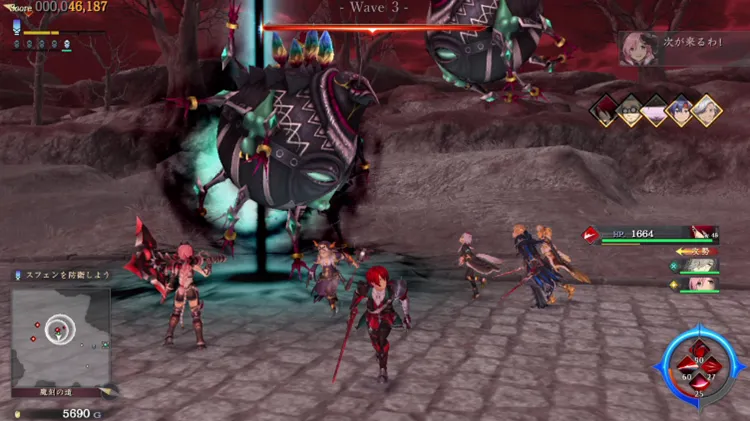Select the pink-haired ally in the party list
750x421 pixels.
click(699, 284)
